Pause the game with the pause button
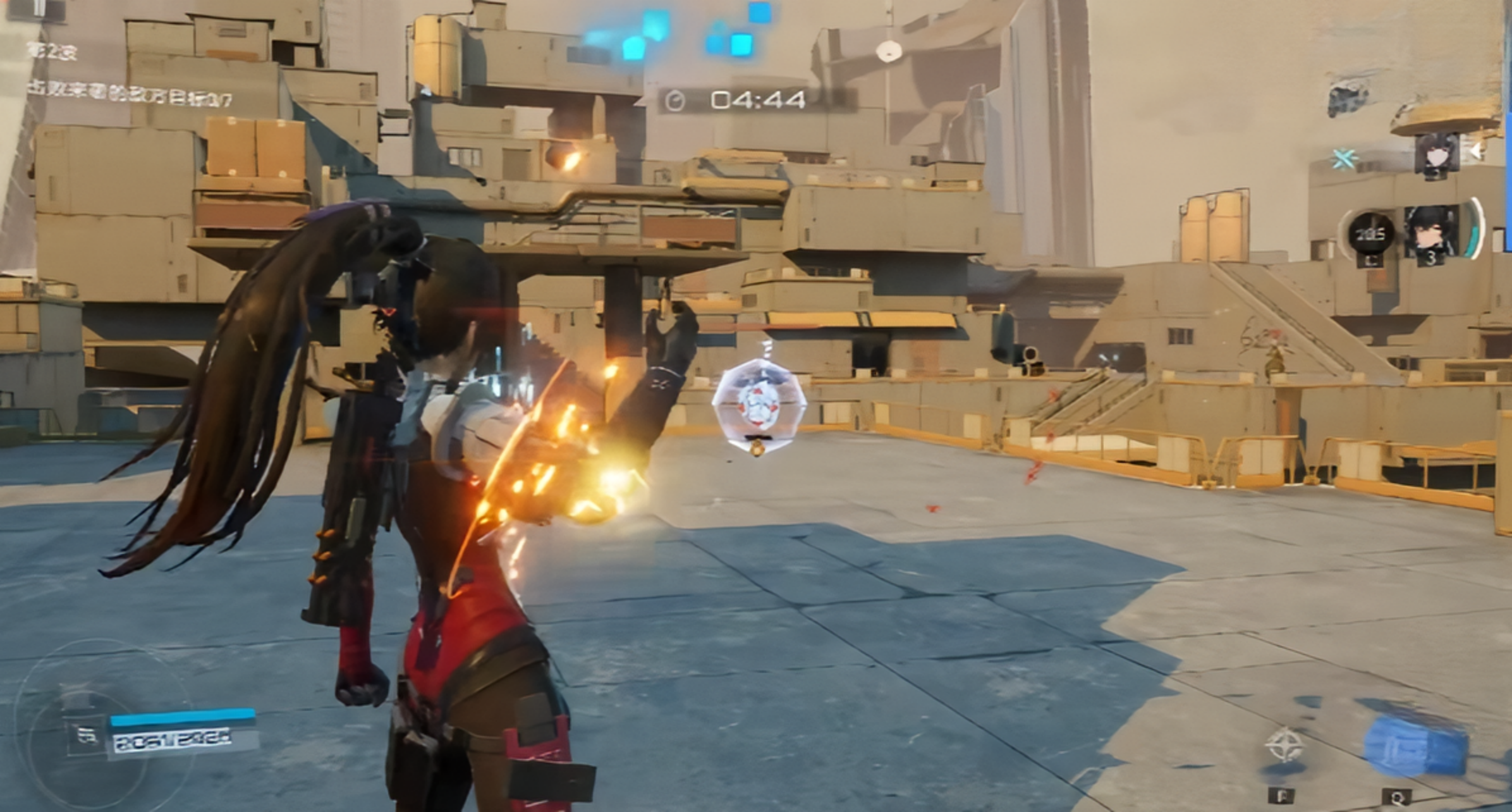Image resolution: width=1512 pixels, height=812 pixels. [x=40, y=8]
